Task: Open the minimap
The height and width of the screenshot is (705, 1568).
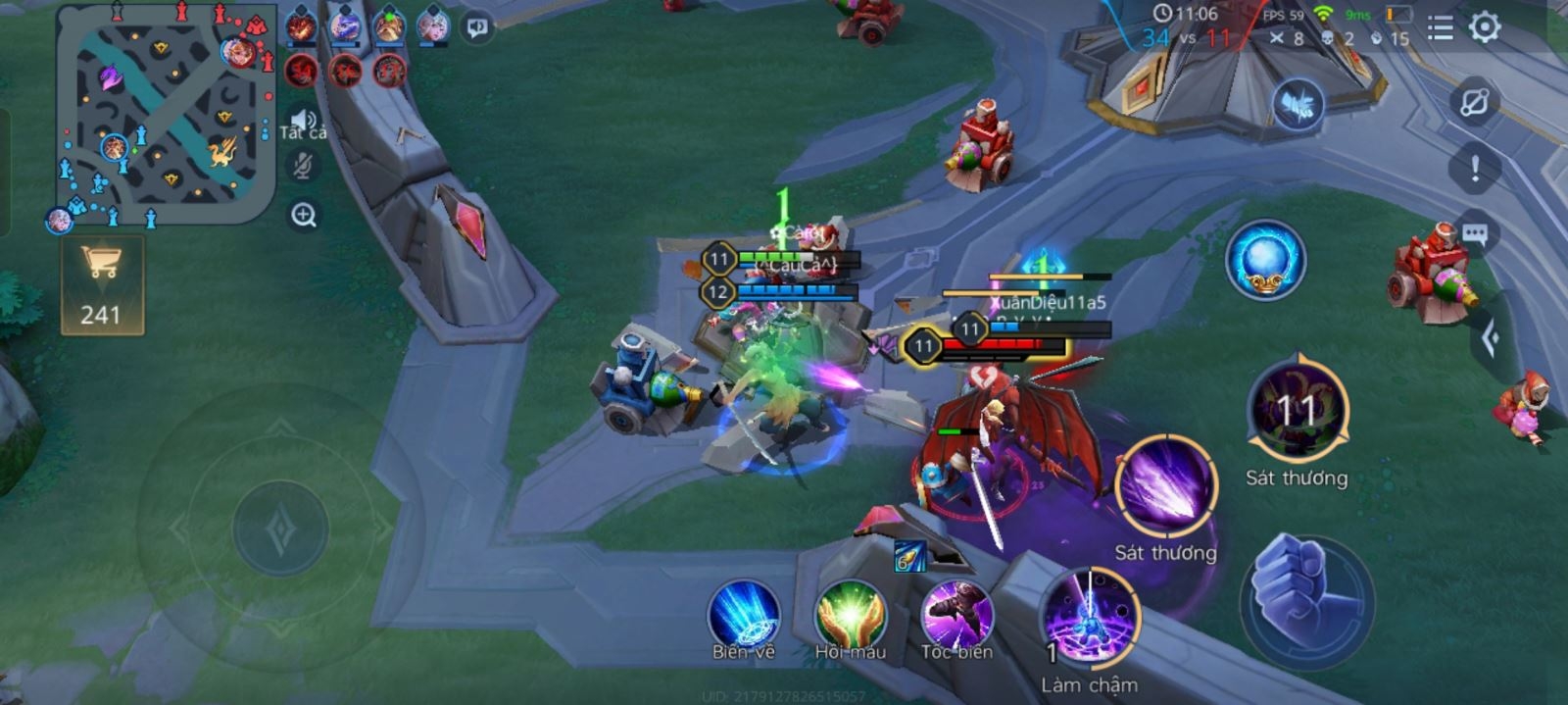Action: pos(165,113)
